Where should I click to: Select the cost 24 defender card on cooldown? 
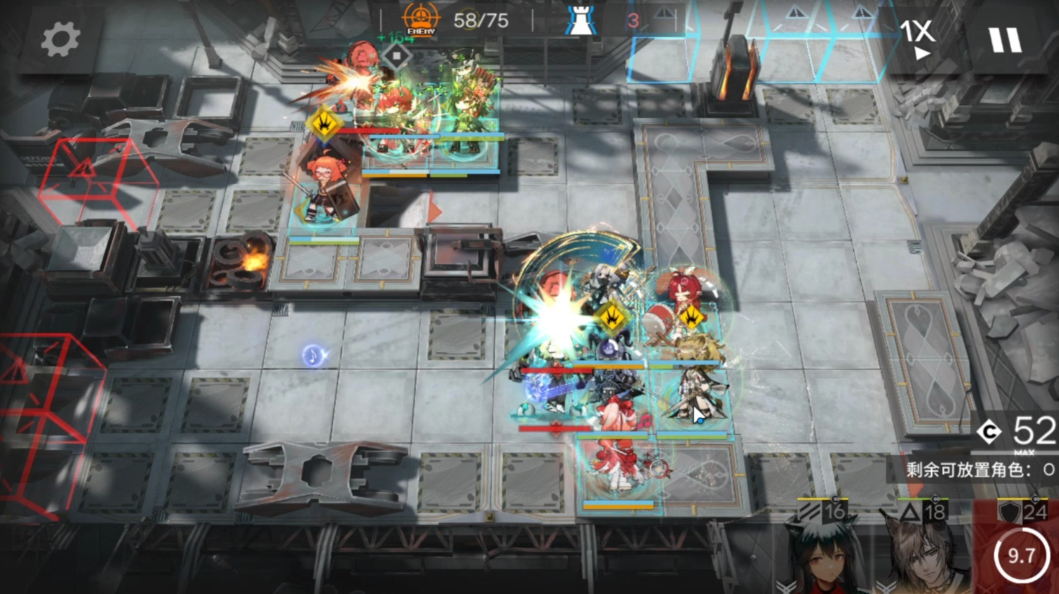click(x=1020, y=550)
